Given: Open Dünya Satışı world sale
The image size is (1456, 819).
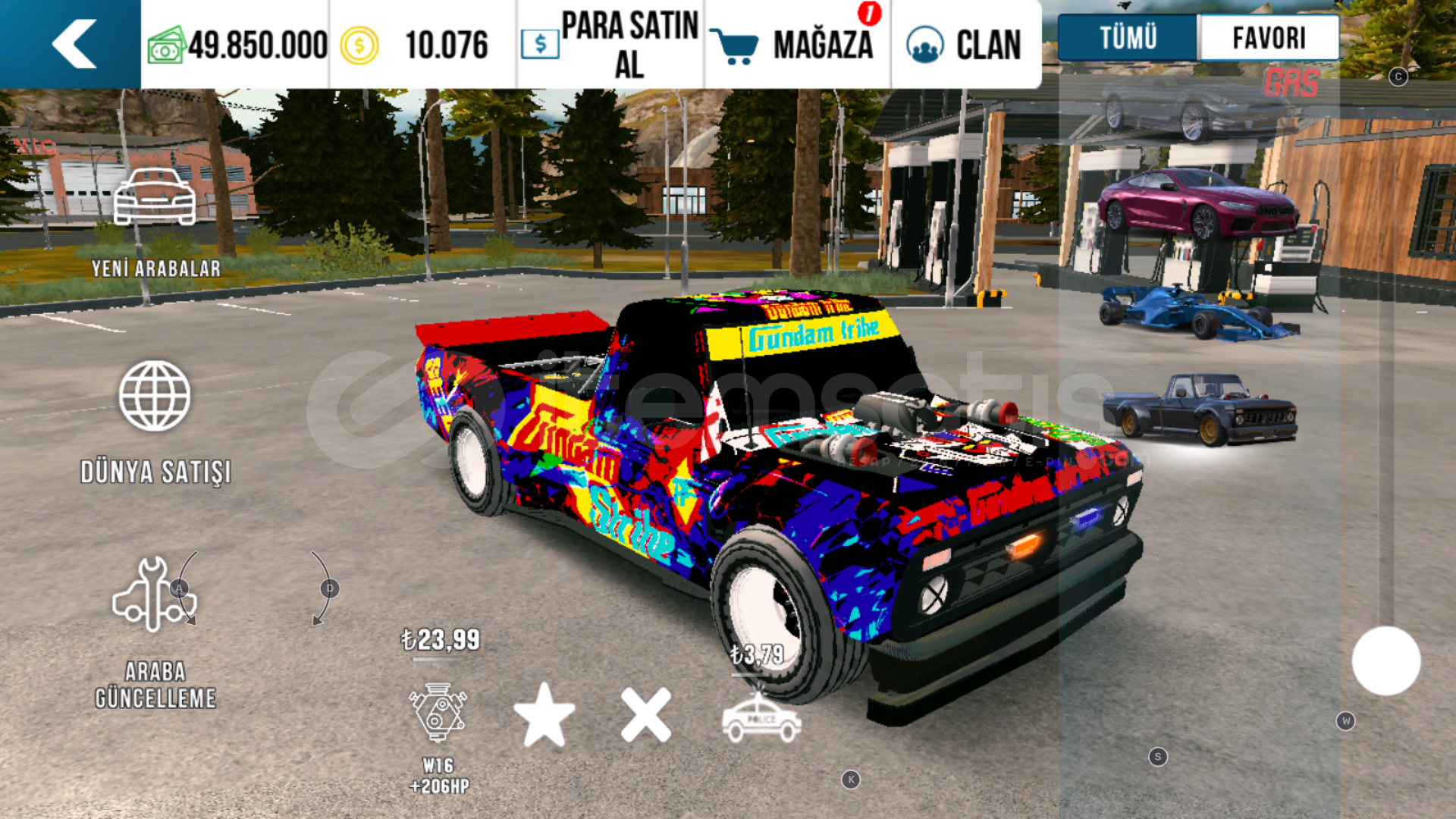Looking at the screenshot, I should click(x=155, y=421).
